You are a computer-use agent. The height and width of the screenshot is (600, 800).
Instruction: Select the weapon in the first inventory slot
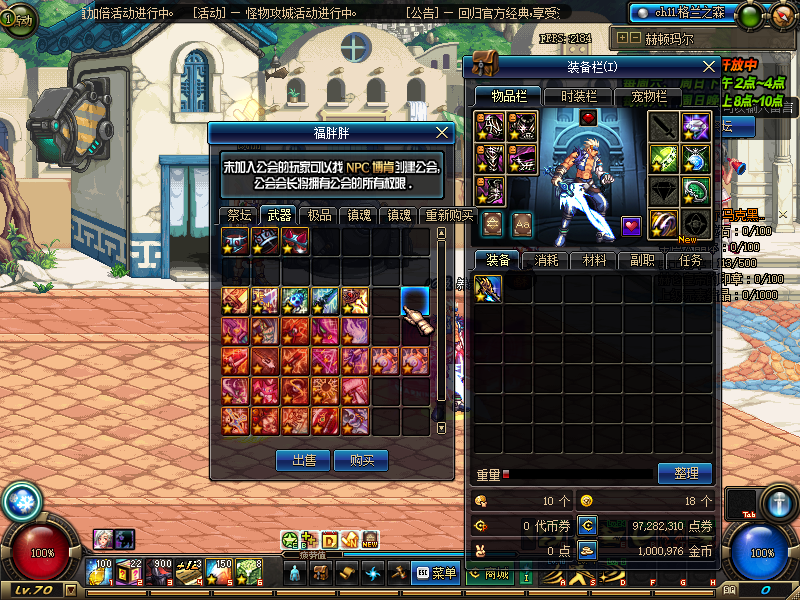pos(488,290)
